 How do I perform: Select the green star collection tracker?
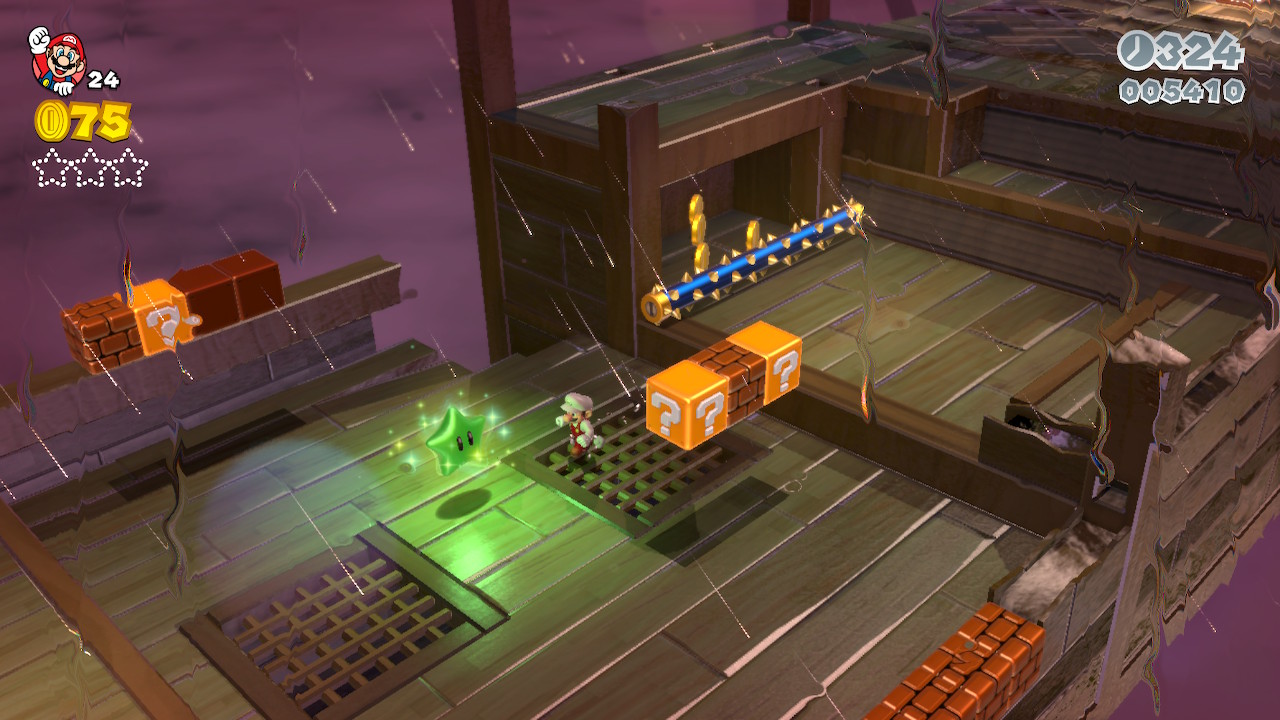(x=90, y=168)
